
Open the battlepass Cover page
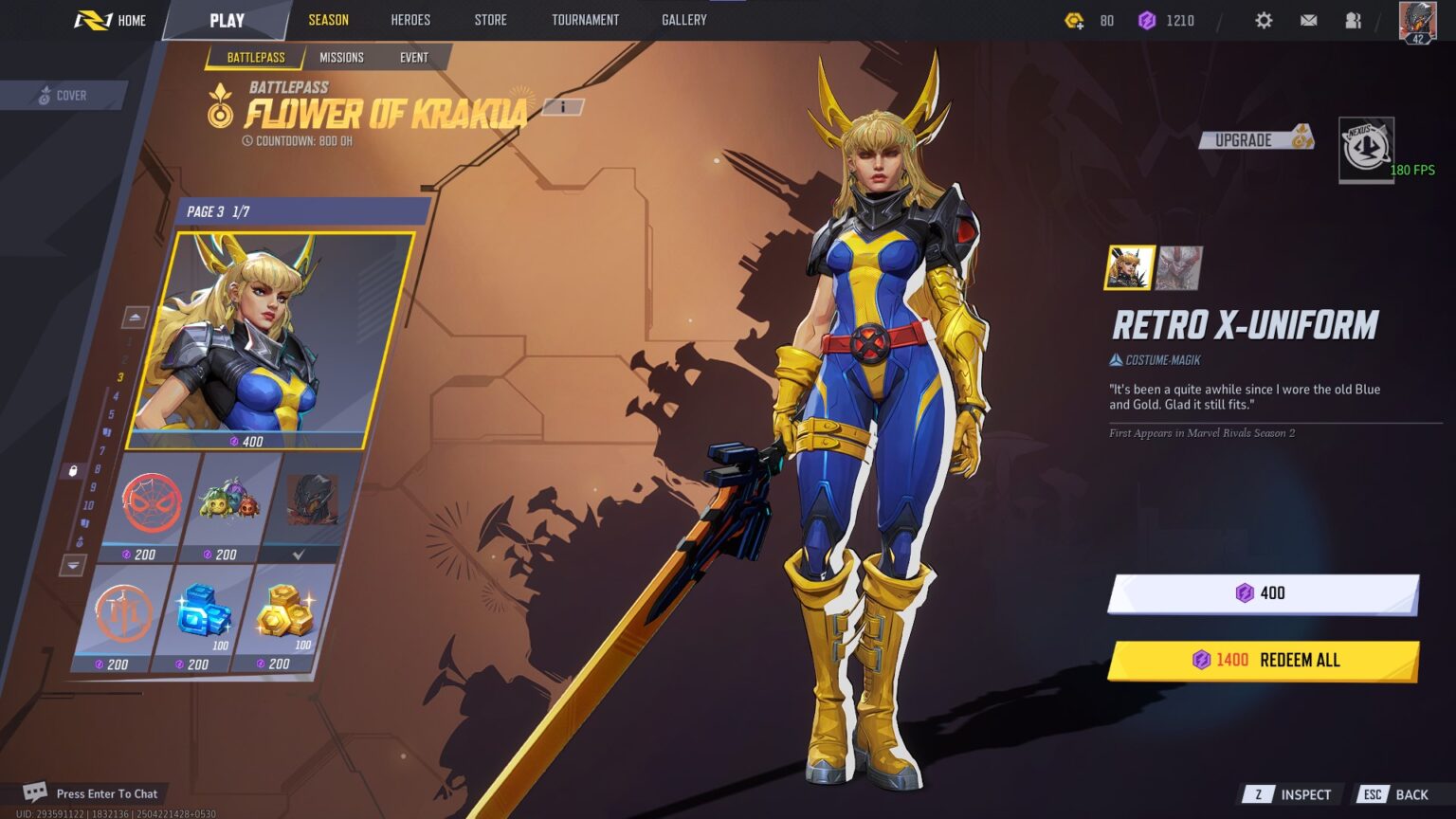click(63, 96)
